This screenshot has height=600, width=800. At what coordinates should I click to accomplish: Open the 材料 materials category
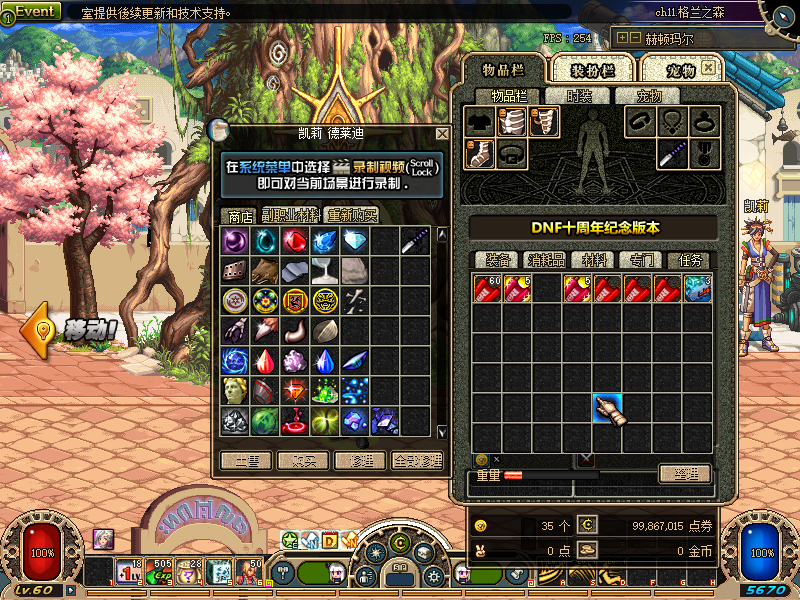pos(594,260)
